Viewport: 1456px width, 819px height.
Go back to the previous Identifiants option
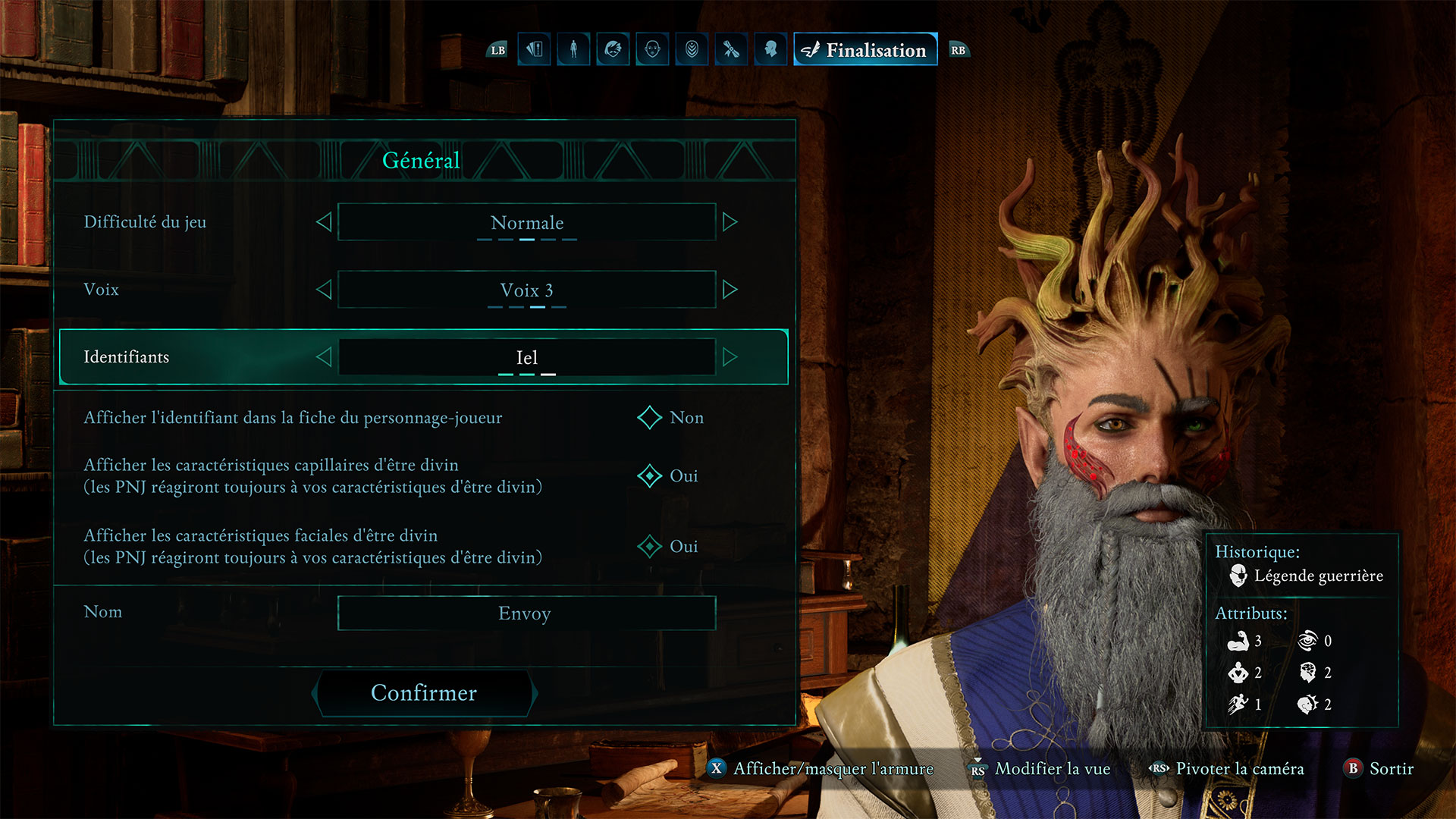coord(324,357)
